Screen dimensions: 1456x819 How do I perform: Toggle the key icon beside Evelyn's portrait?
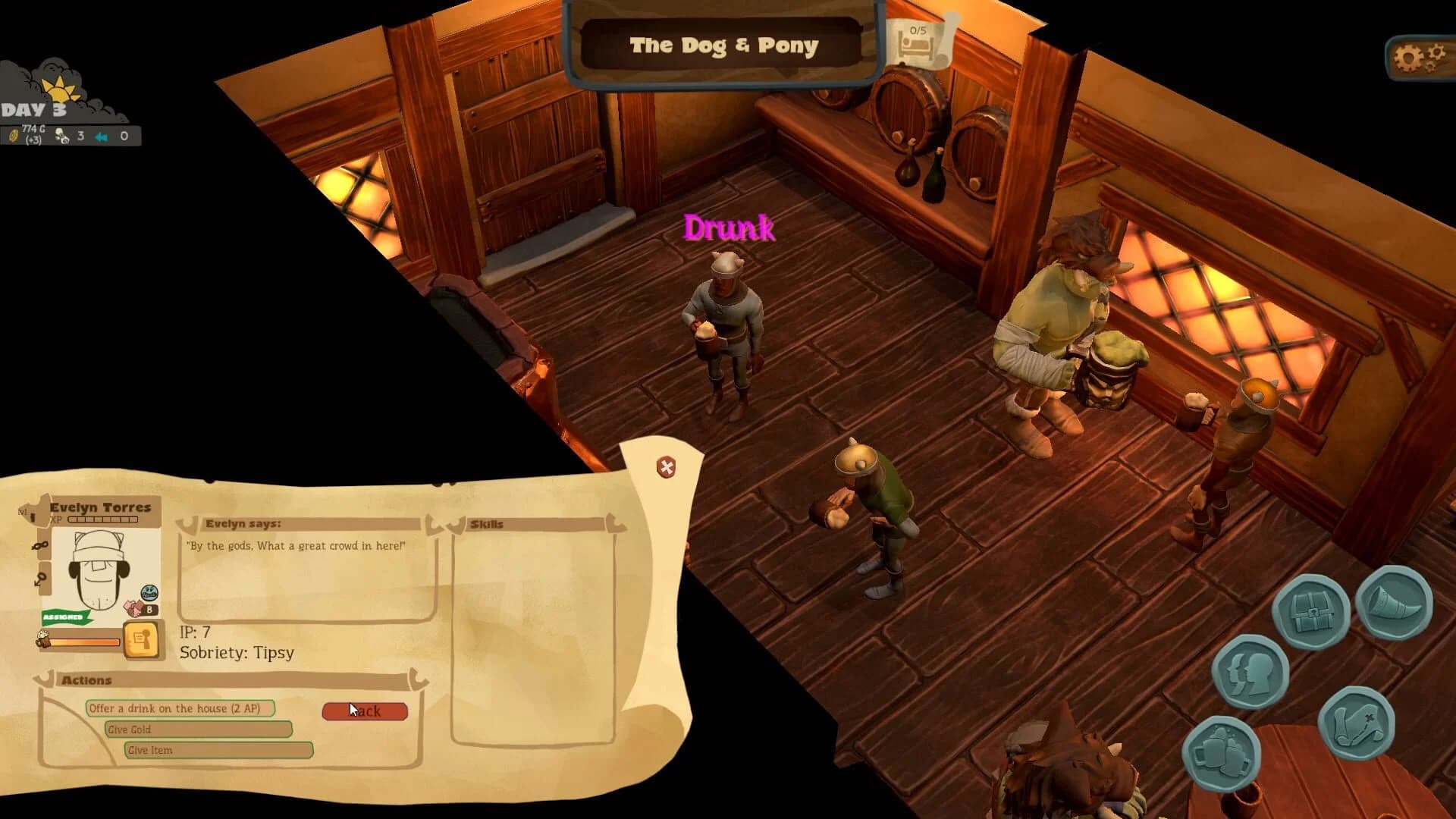pos(39,576)
